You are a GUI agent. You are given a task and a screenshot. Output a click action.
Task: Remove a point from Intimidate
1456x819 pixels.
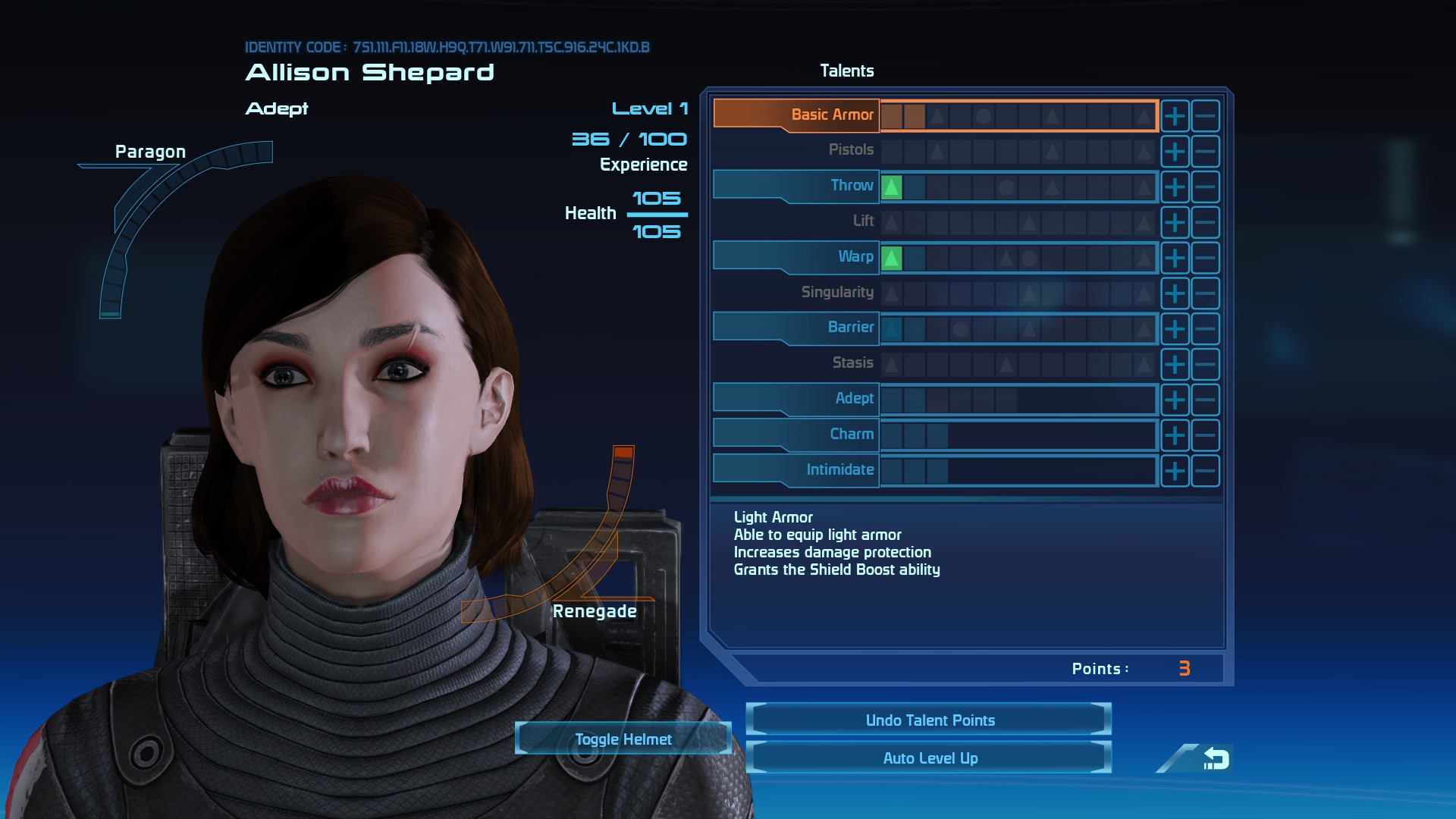pos(1205,471)
